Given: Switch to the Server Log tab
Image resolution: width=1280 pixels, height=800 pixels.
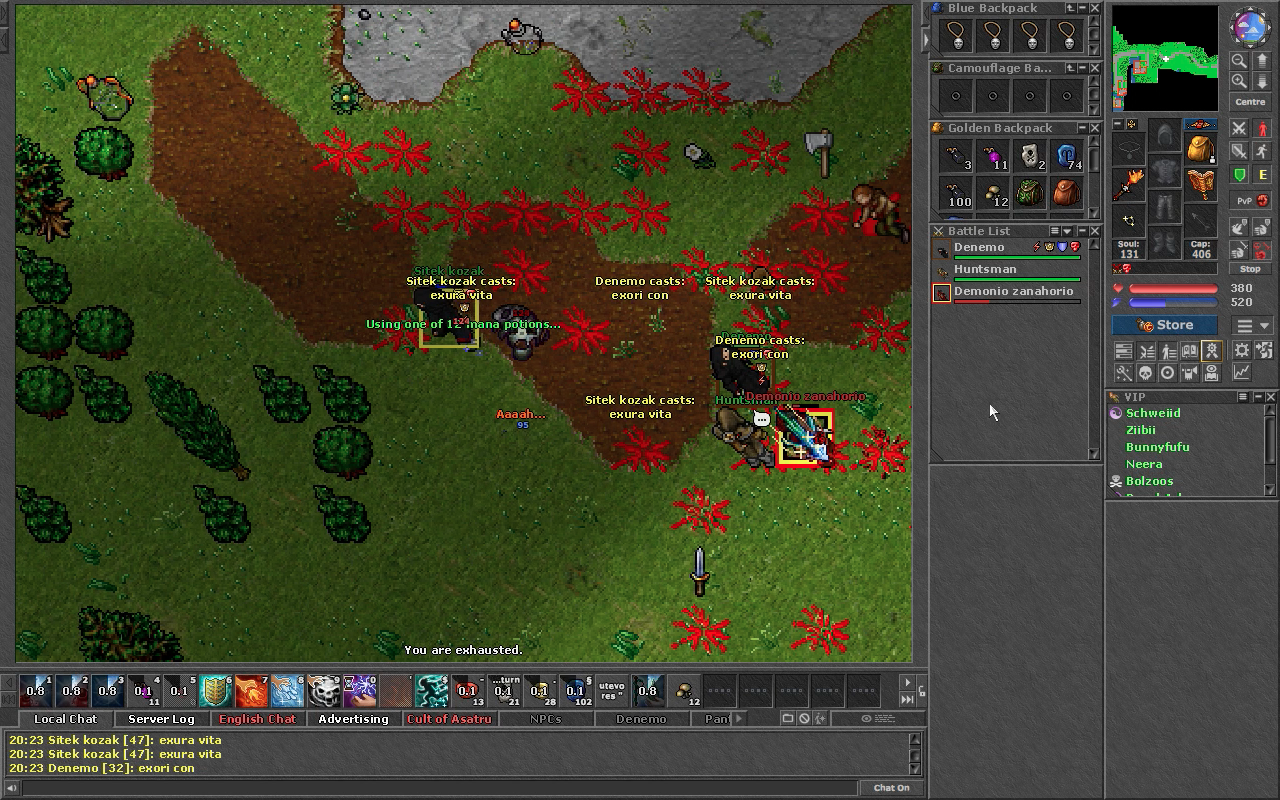Looking at the screenshot, I should 161,719.
